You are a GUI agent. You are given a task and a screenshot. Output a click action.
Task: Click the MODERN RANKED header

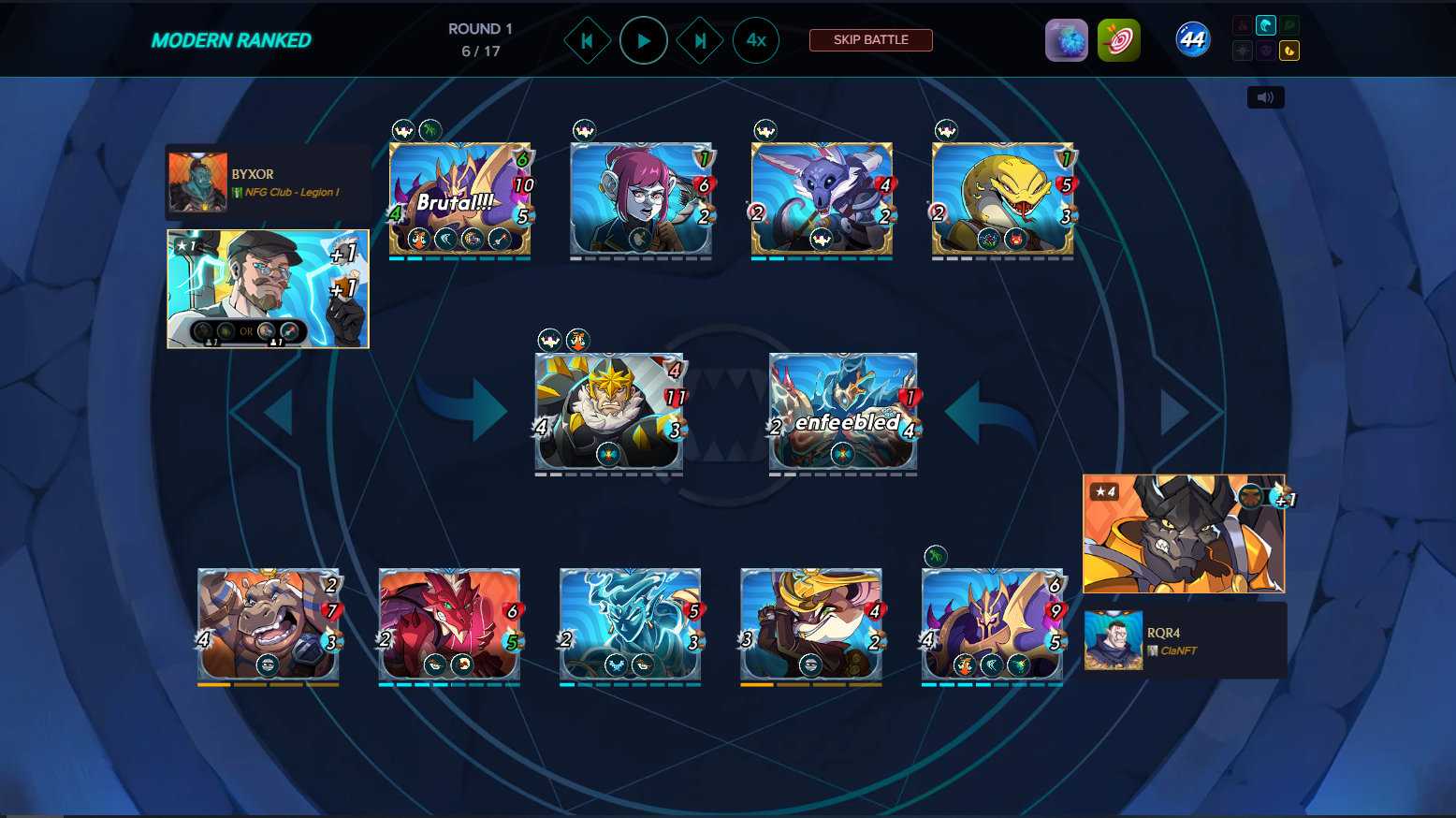230,39
